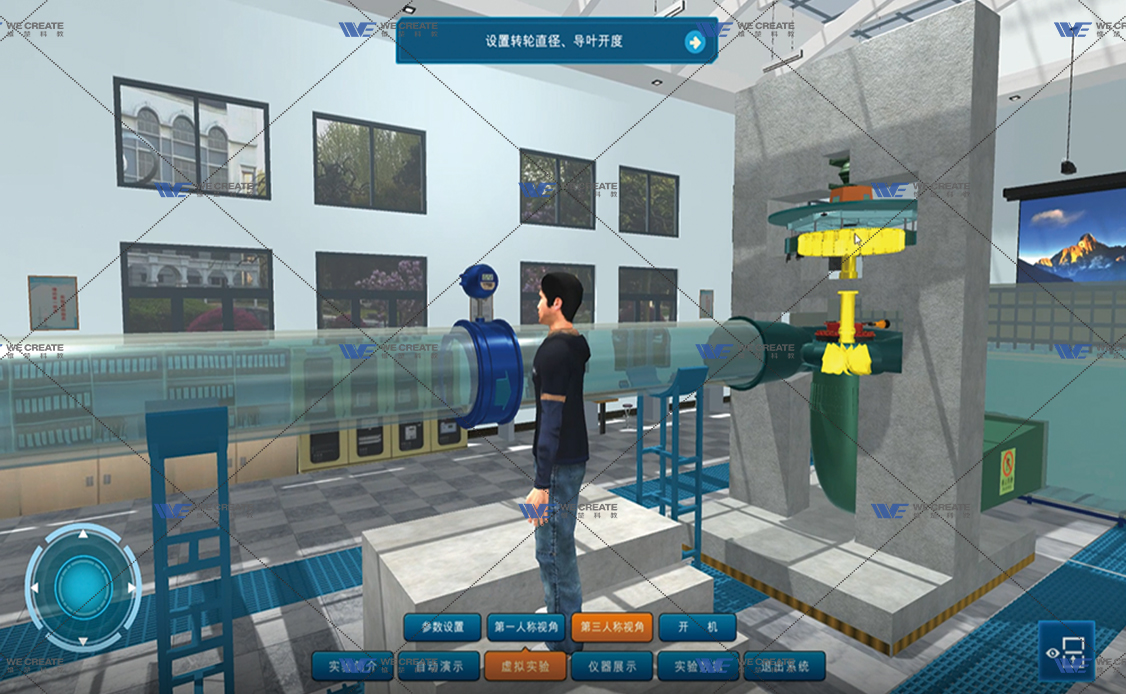This screenshot has width=1126, height=694.
Task: Switch to 第一人称视角 first-person view
Action: 526,628
